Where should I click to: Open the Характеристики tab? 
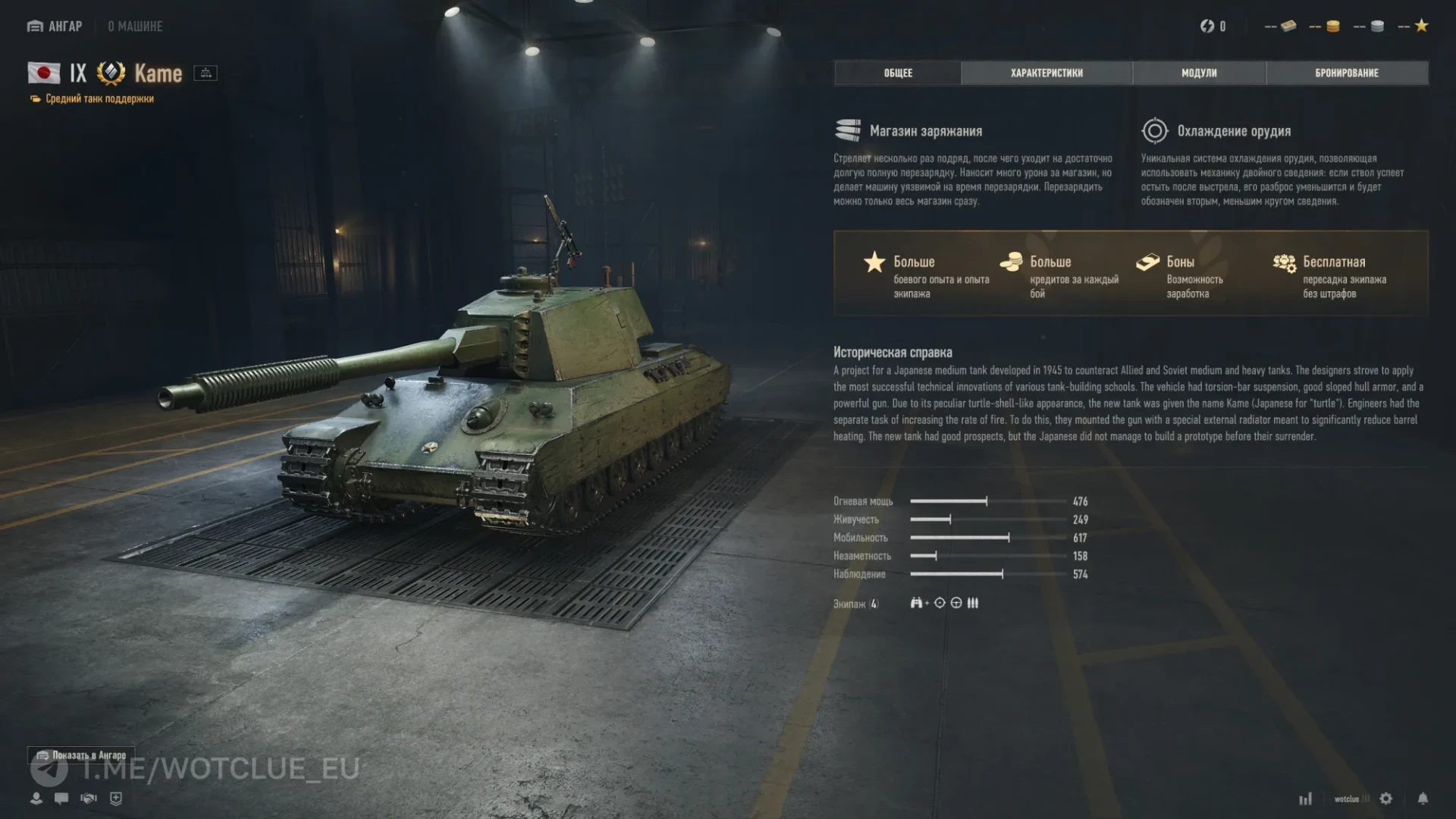[1046, 73]
